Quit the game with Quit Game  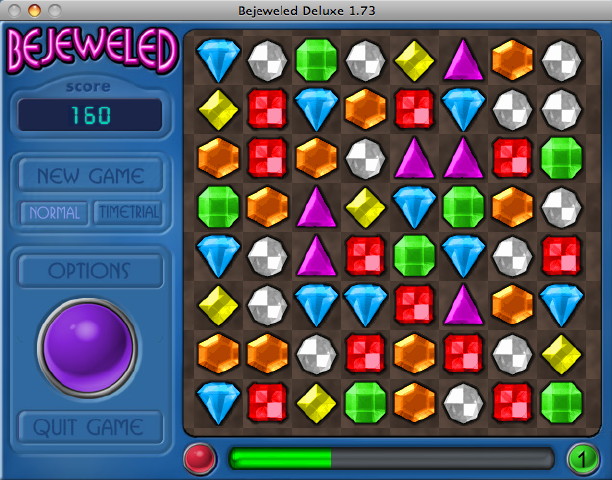[90, 427]
